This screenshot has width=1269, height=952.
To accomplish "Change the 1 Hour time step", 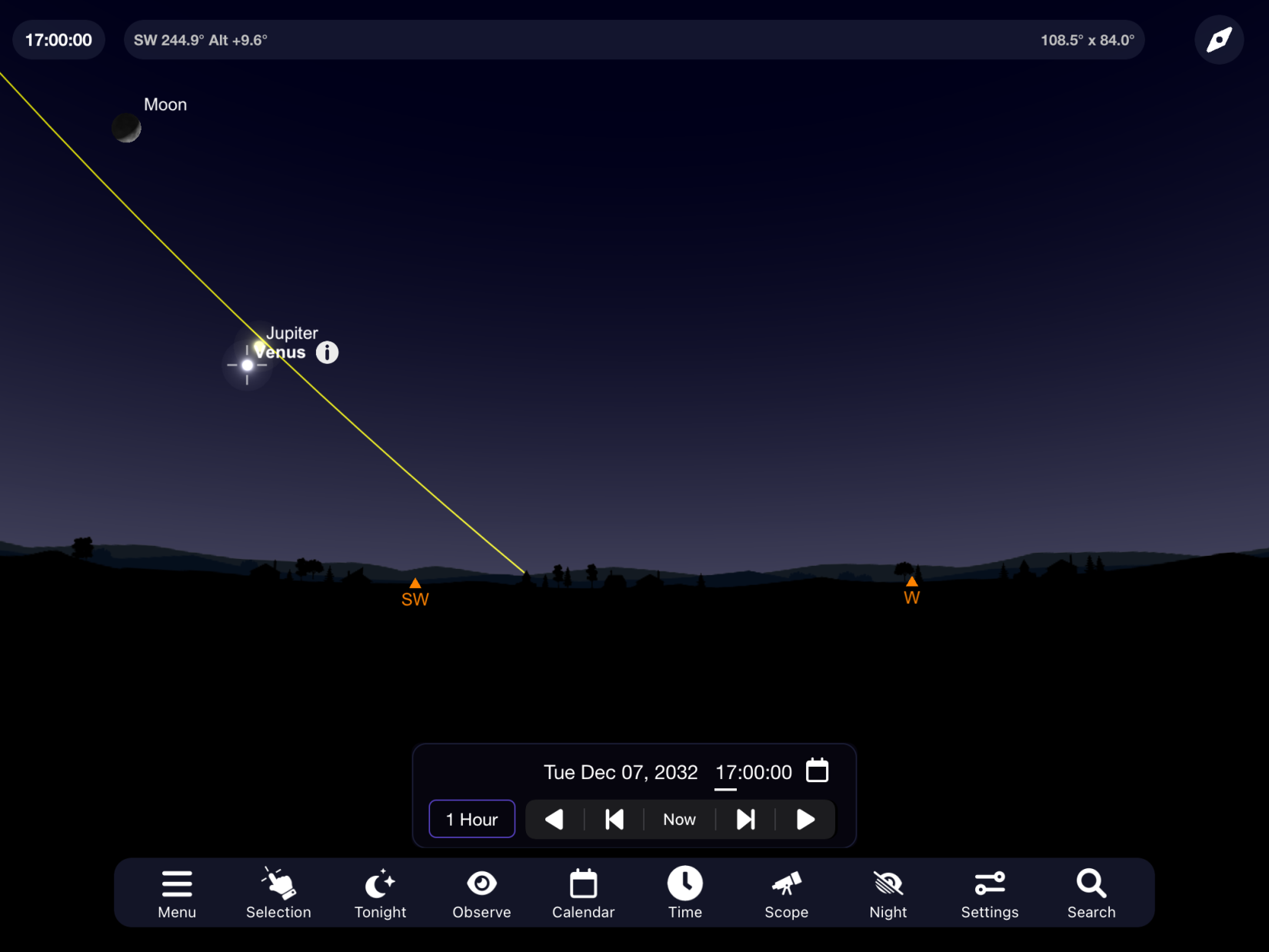I will pyautogui.click(x=471, y=820).
